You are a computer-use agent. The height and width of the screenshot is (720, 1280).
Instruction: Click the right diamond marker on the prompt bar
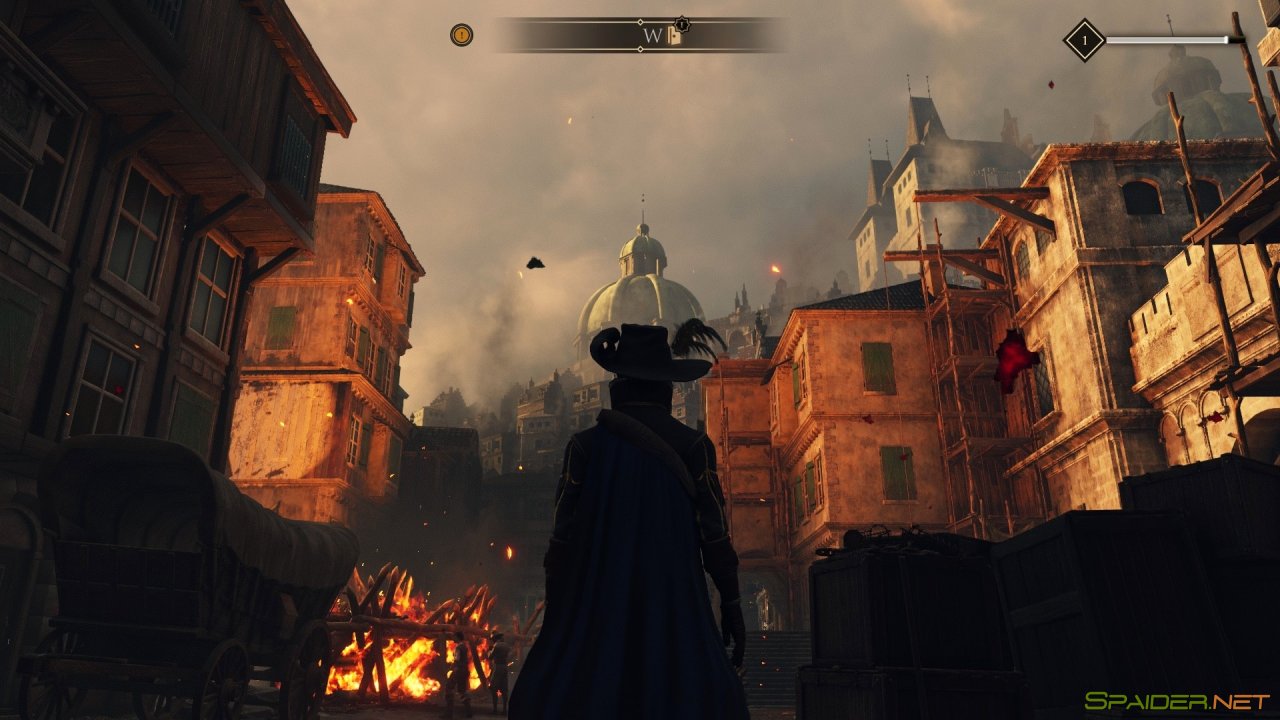click(640, 48)
